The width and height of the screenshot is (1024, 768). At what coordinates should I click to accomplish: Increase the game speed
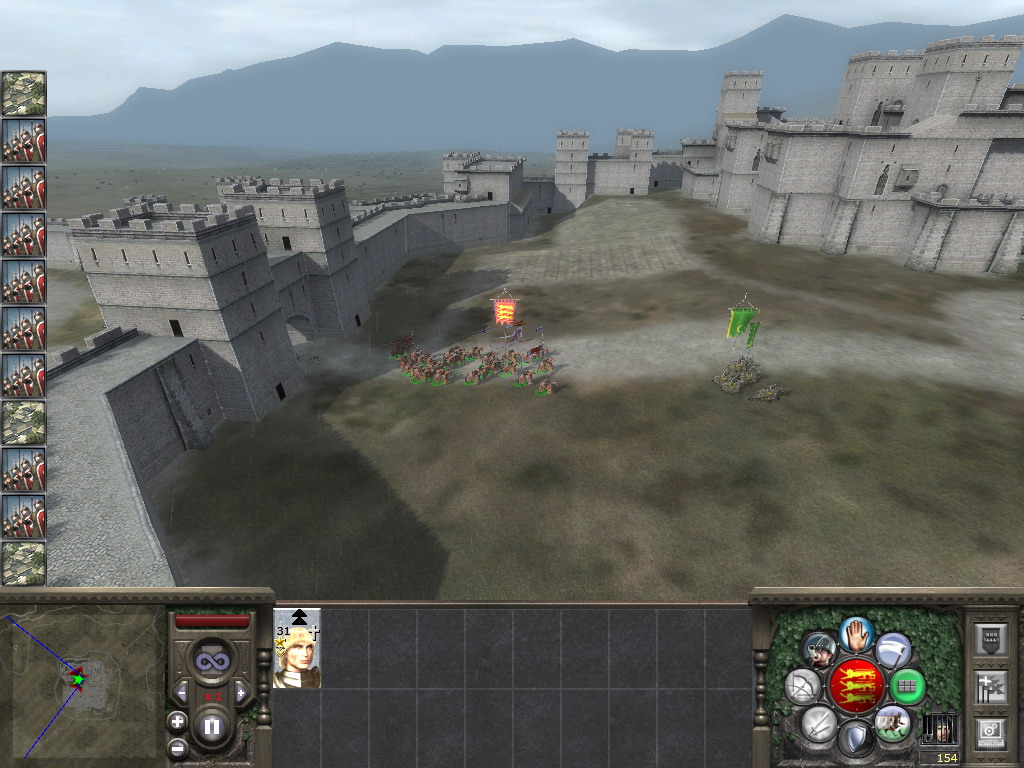click(x=241, y=692)
